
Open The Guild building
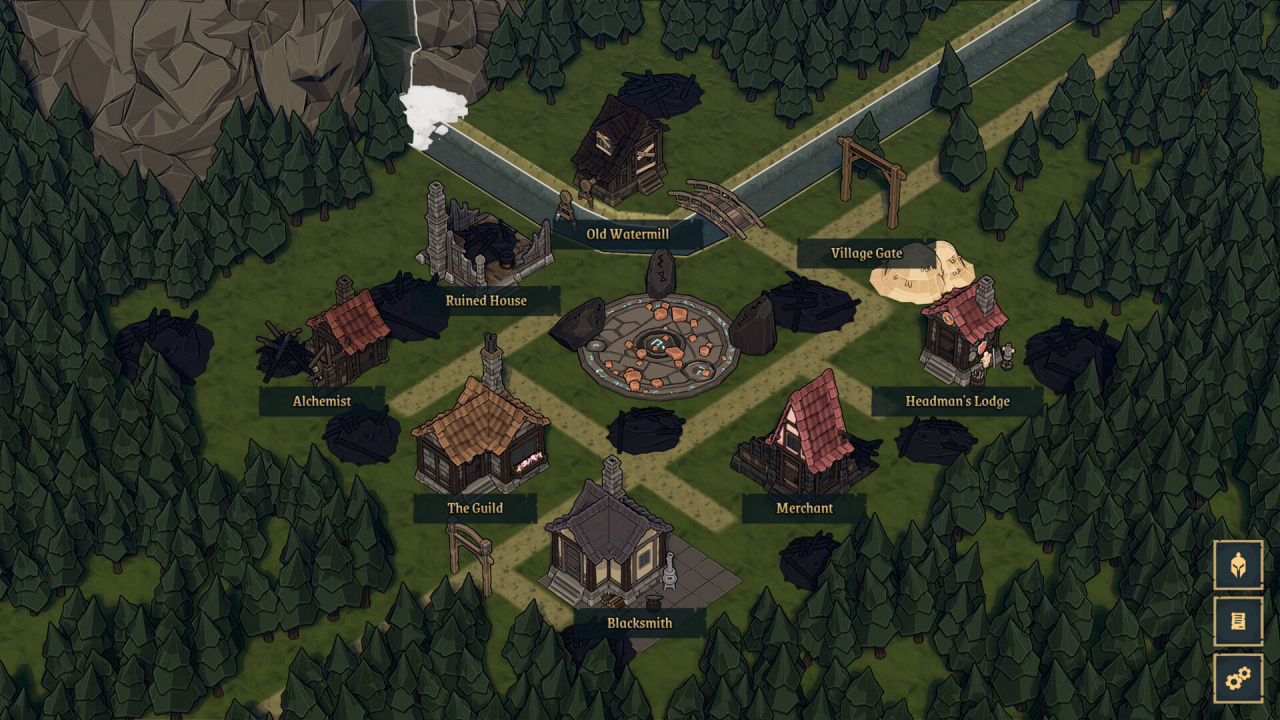(475, 508)
